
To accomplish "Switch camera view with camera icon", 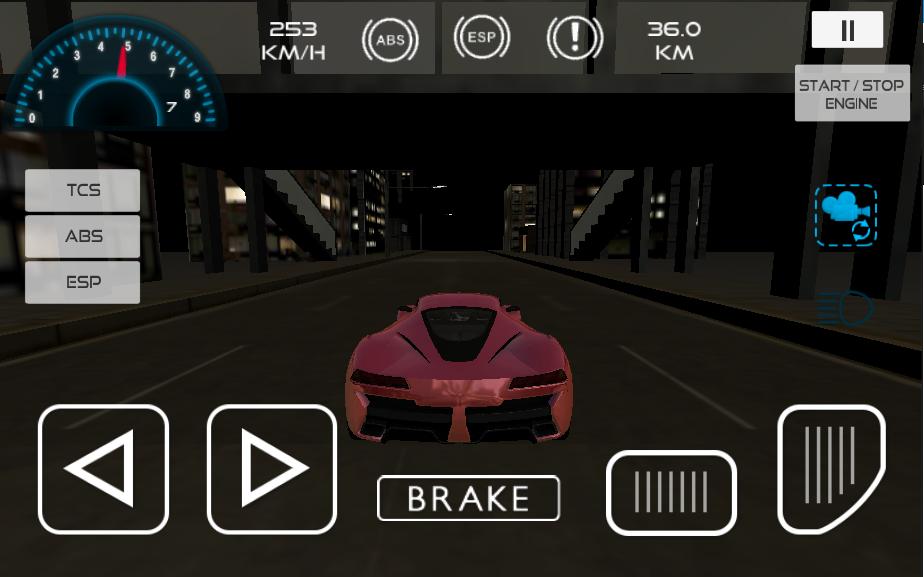I will [x=846, y=215].
